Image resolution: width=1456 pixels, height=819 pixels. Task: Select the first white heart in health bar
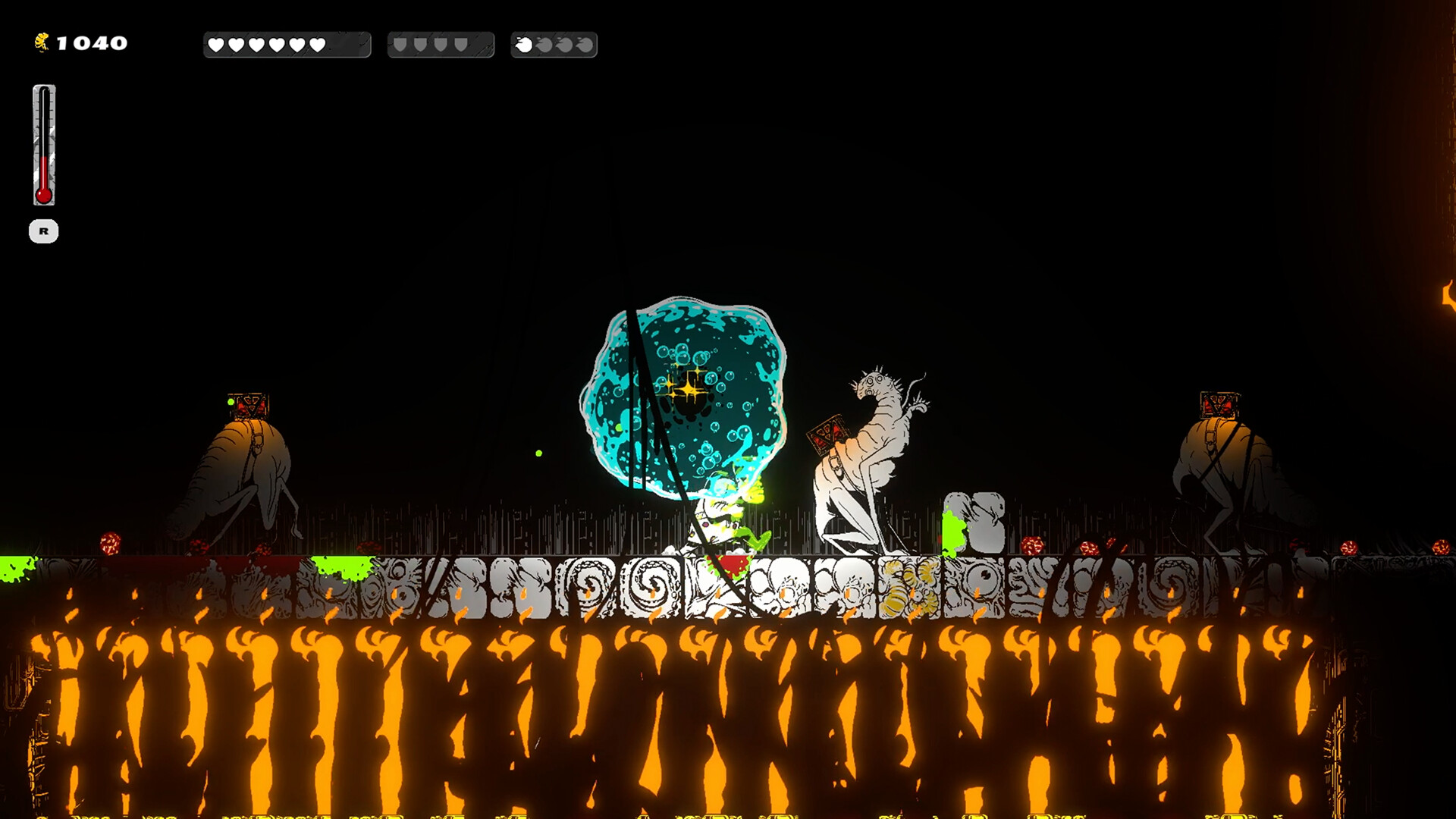coord(218,44)
